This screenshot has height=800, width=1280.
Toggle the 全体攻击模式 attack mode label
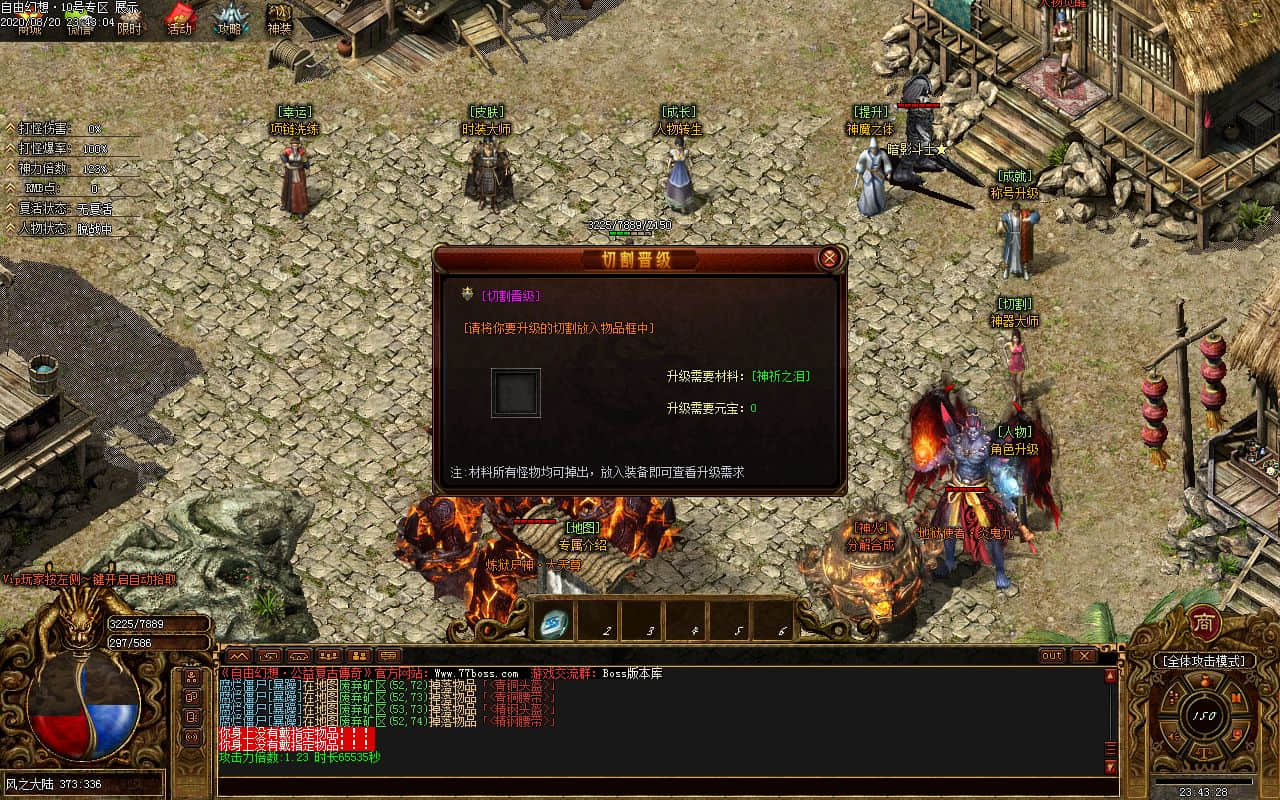pos(1203,661)
